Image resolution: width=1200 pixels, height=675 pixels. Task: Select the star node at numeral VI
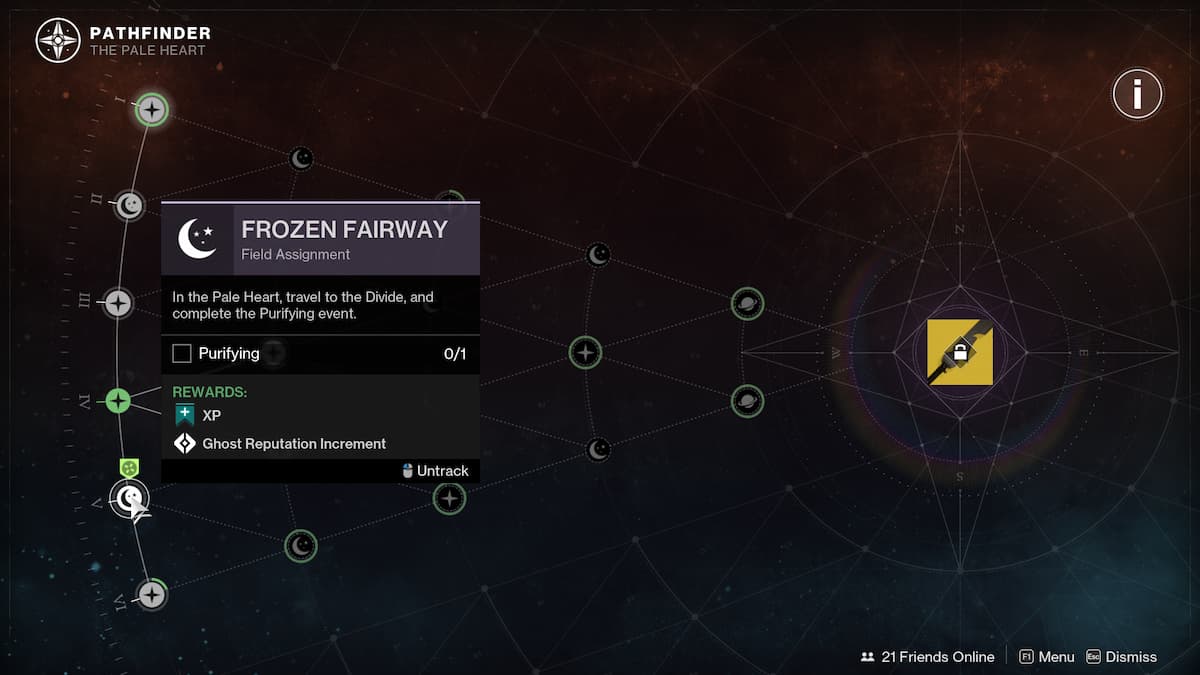click(151, 595)
